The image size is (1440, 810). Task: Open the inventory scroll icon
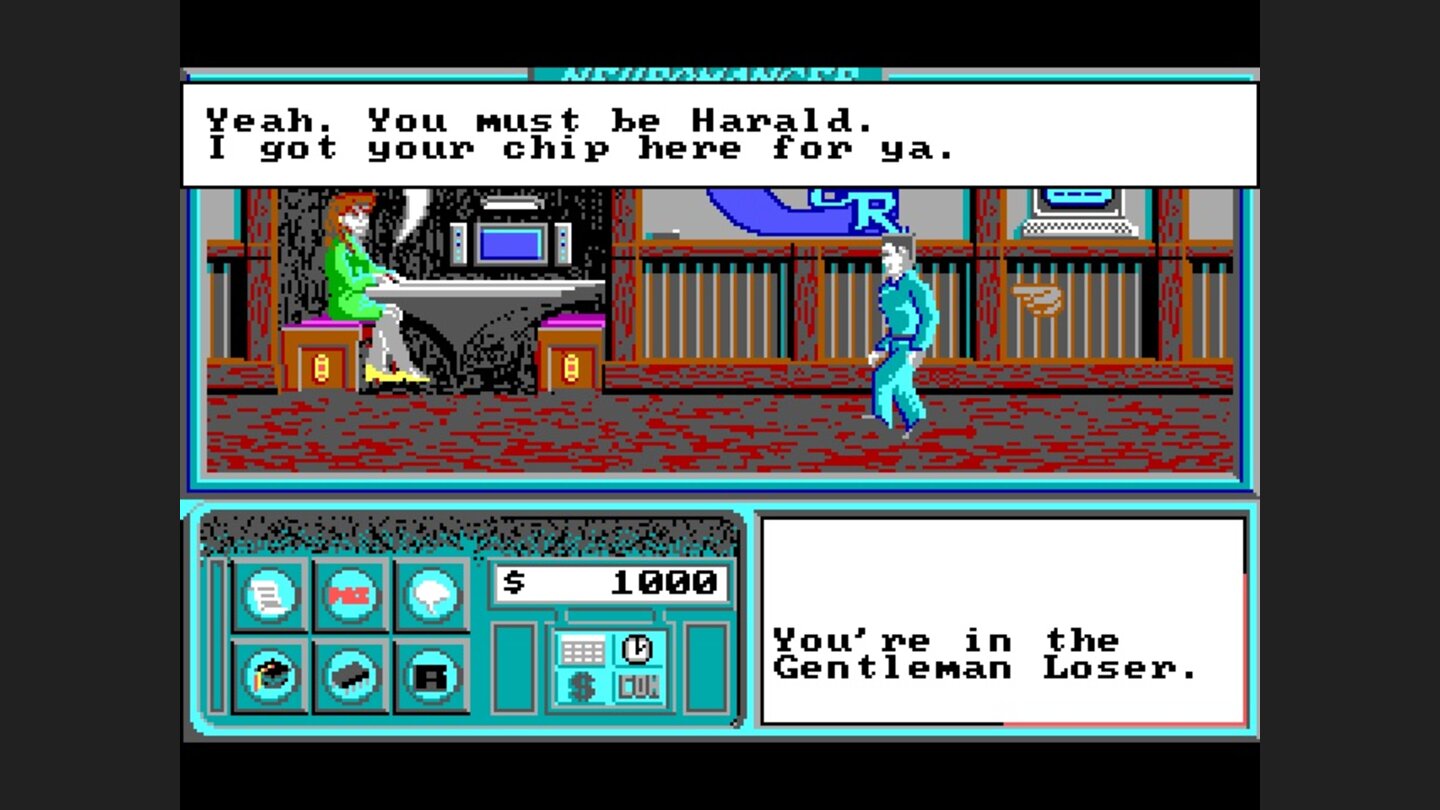pos(267,597)
